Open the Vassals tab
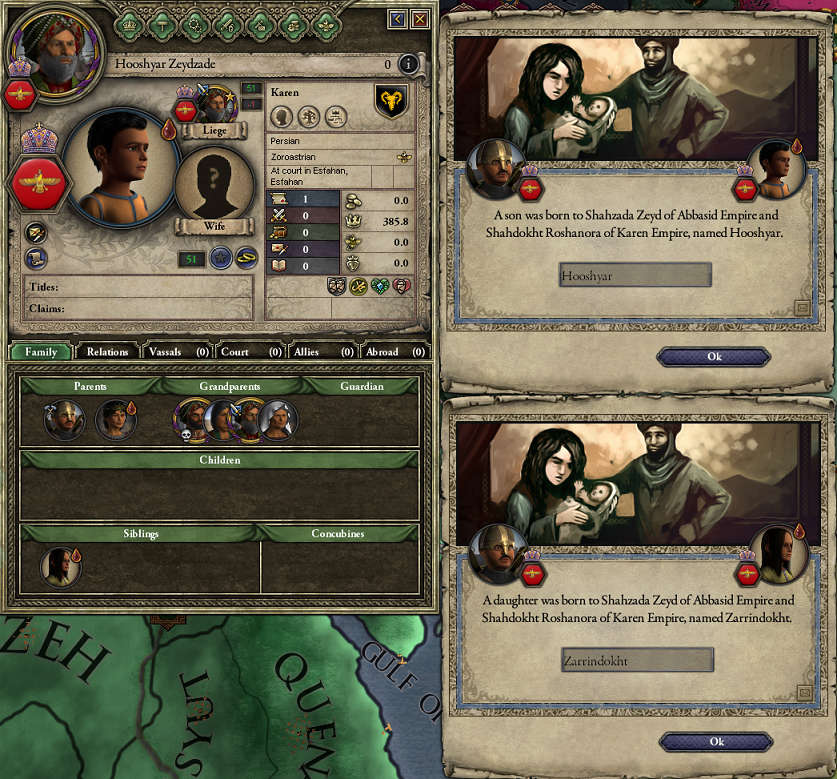Image resolution: width=837 pixels, height=779 pixels. (x=177, y=352)
